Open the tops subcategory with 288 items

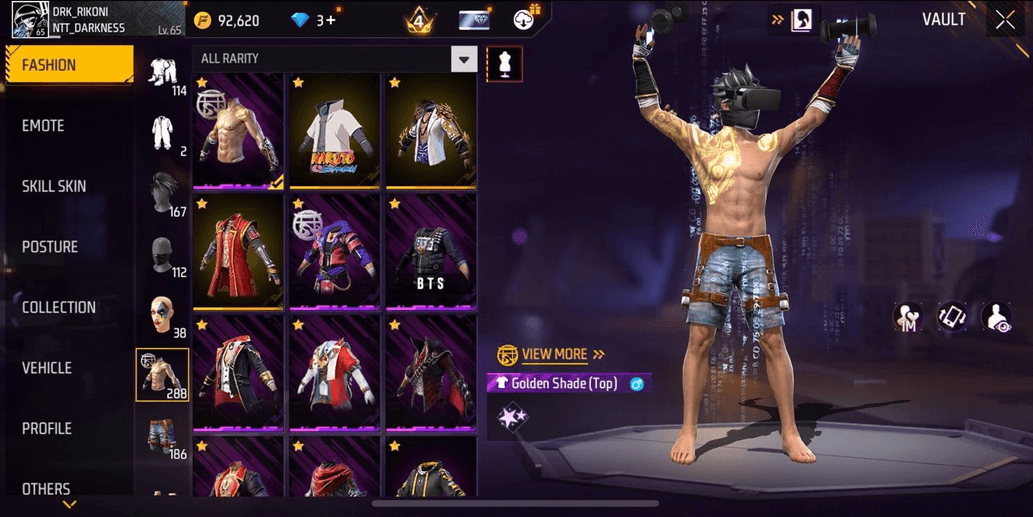(162, 375)
